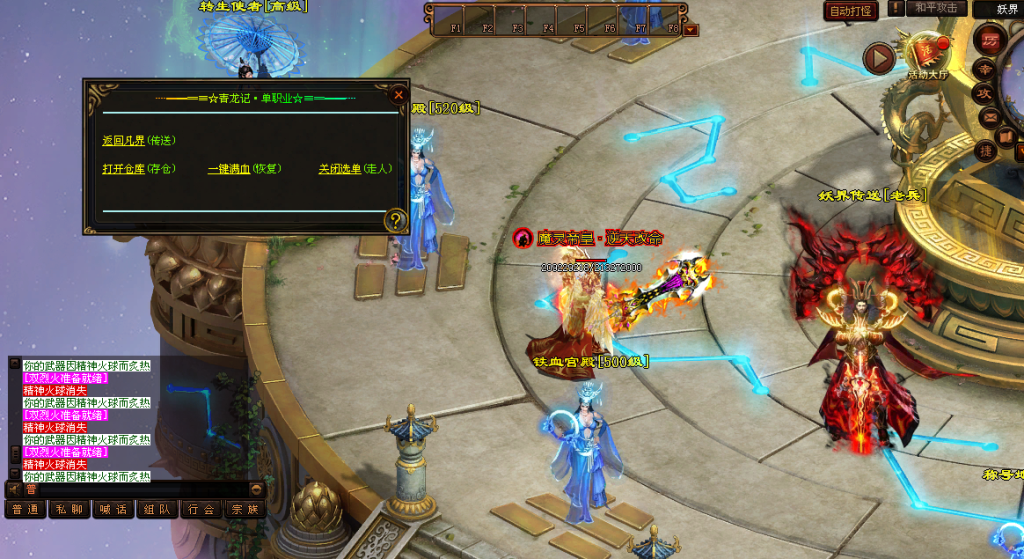Switch the 和平攻击 attack mode
Screen dimensions: 1024x559
(x=936, y=9)
